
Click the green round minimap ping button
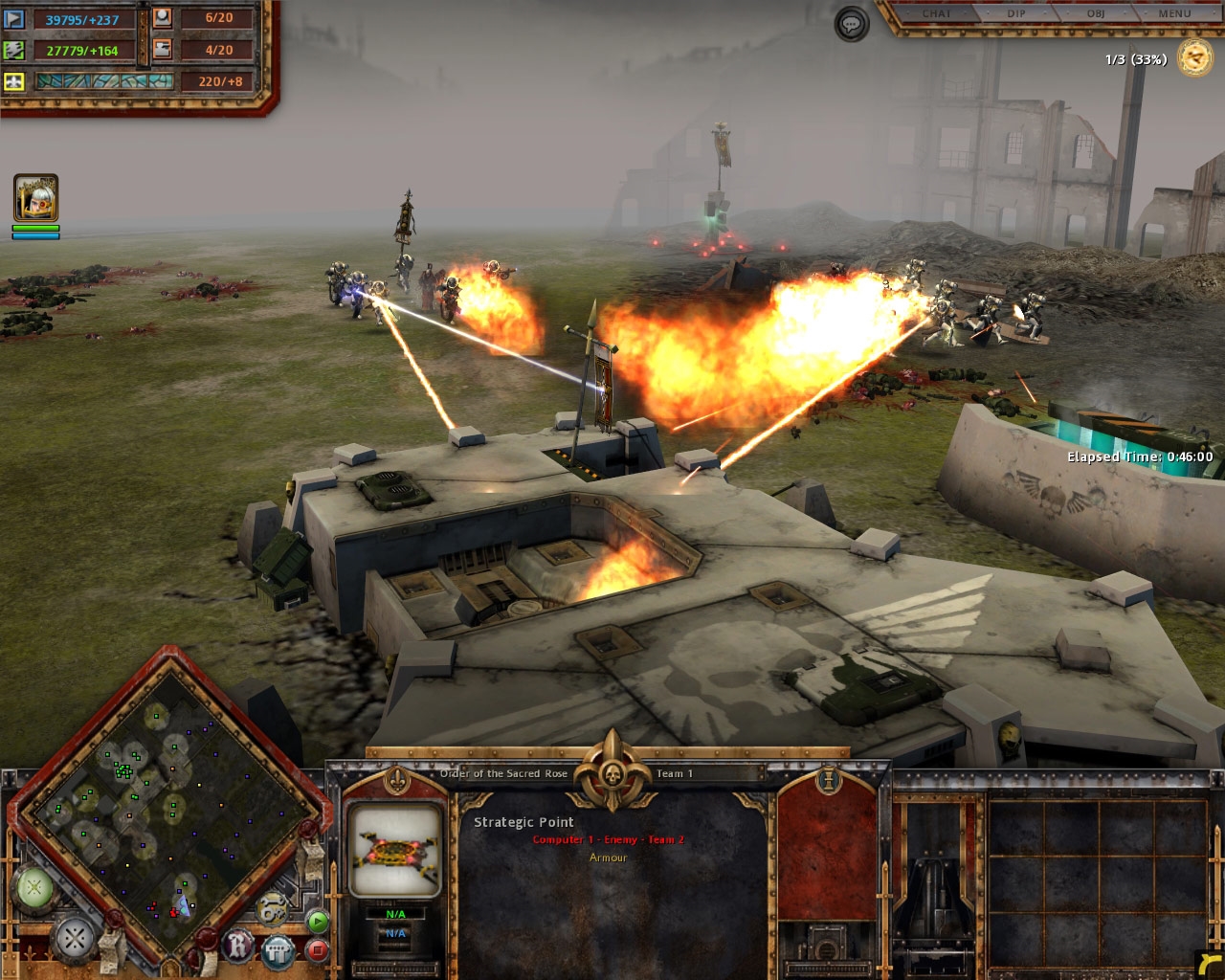click(34, 888)
